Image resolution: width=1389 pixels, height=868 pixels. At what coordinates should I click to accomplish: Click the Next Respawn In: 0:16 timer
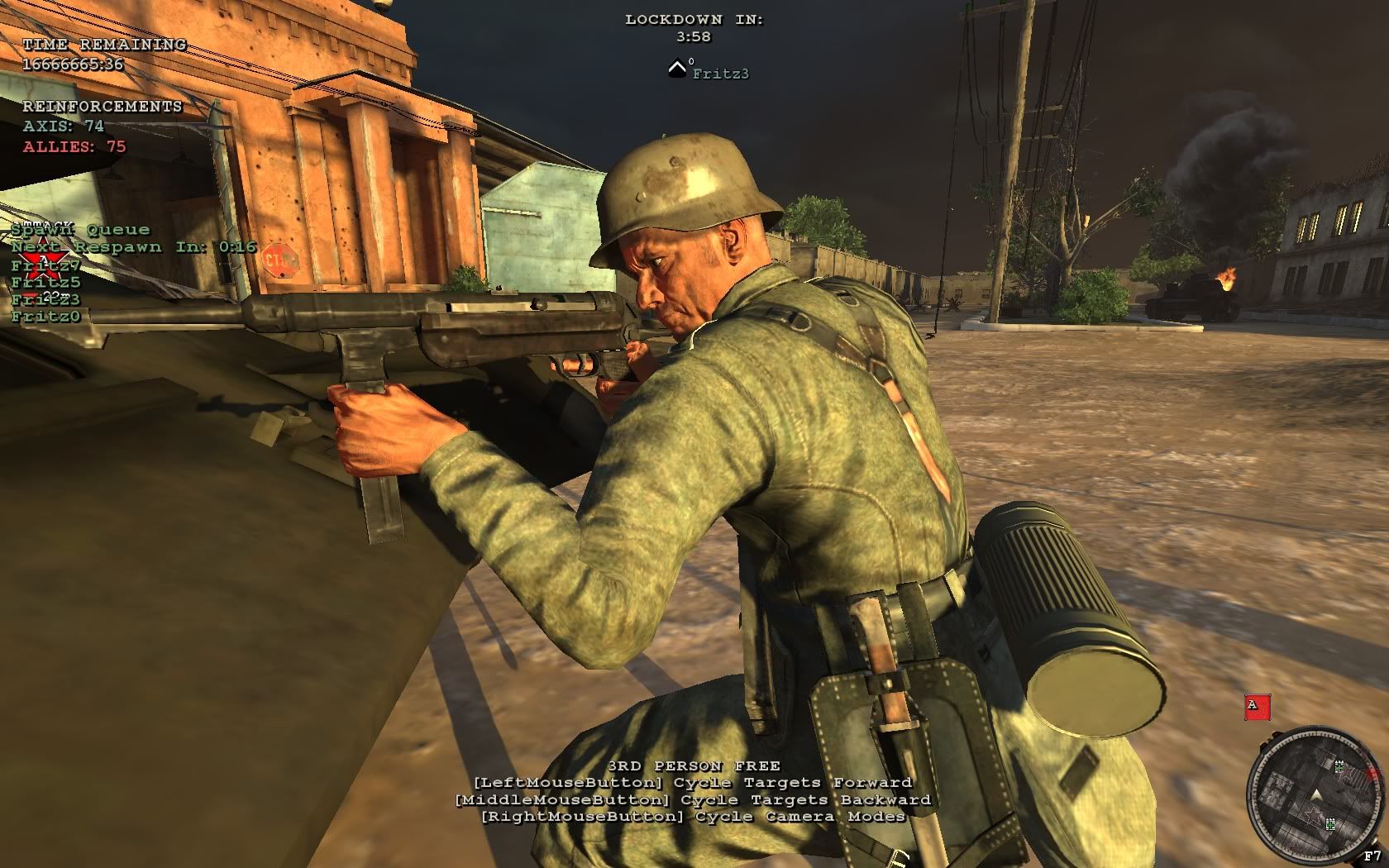point(131,246)
